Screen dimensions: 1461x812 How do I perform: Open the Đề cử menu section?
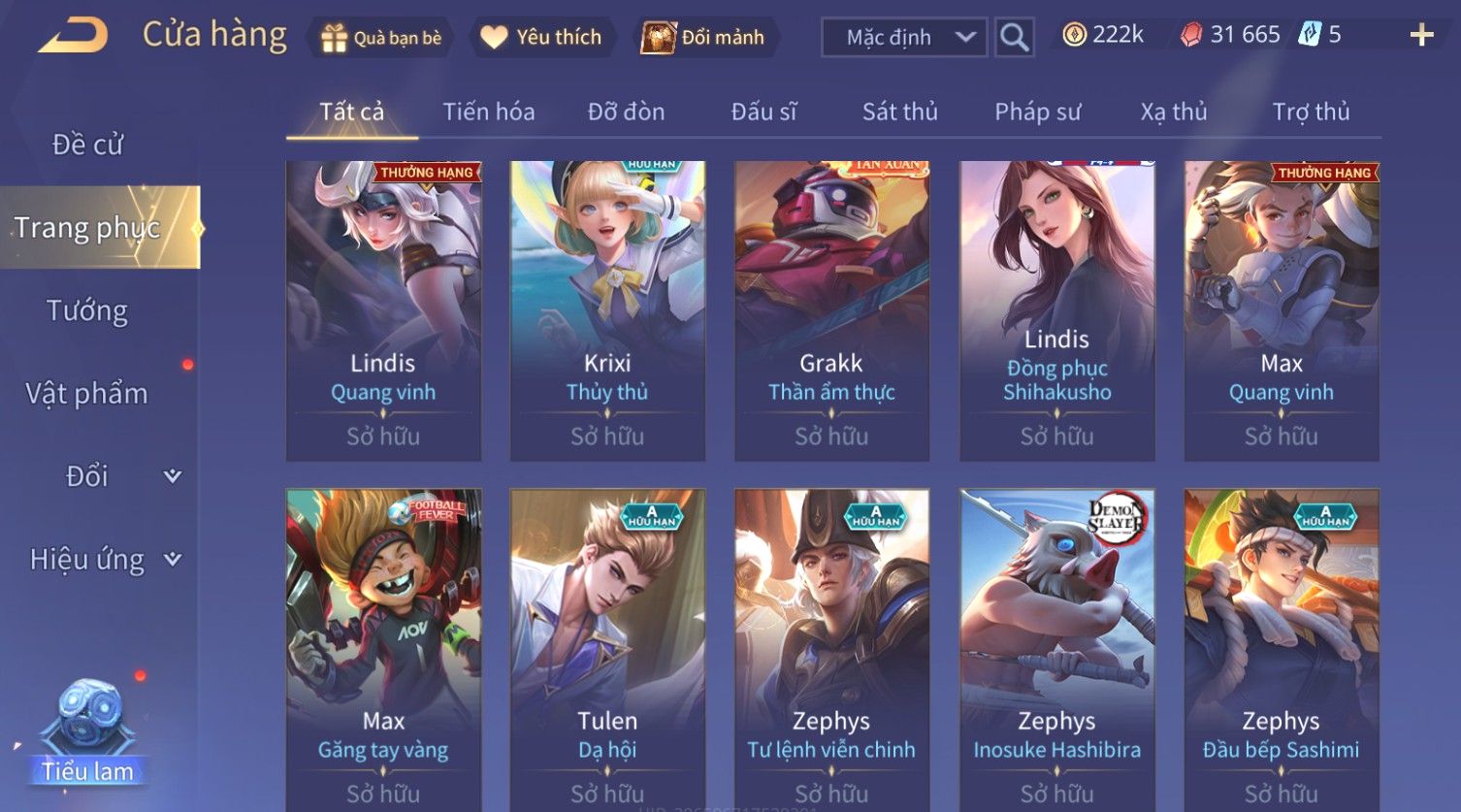[x=87, y=145]
